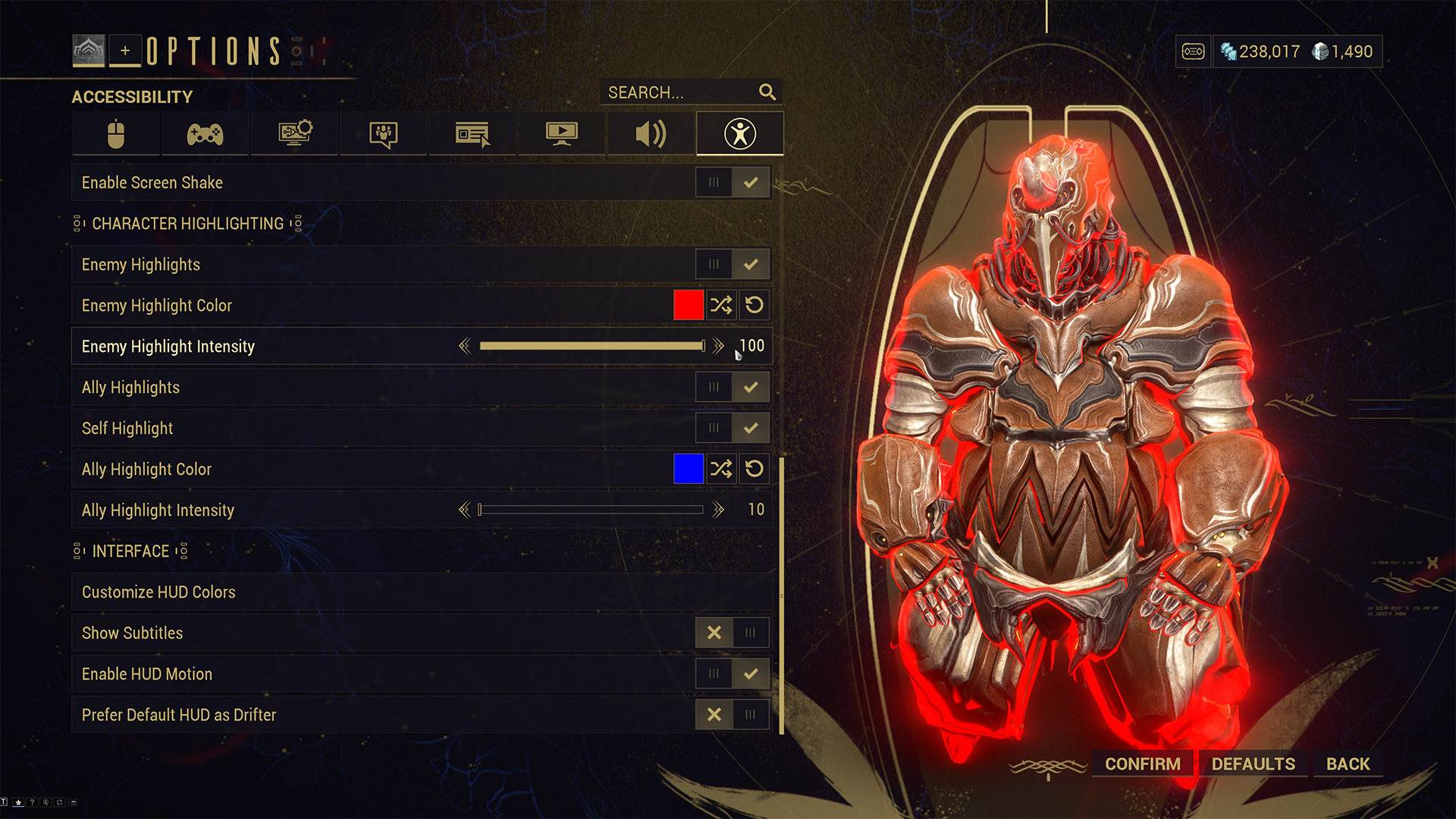1456x819 pixels.
Task: Select the audio settings tab
Action: pos(651,134)
